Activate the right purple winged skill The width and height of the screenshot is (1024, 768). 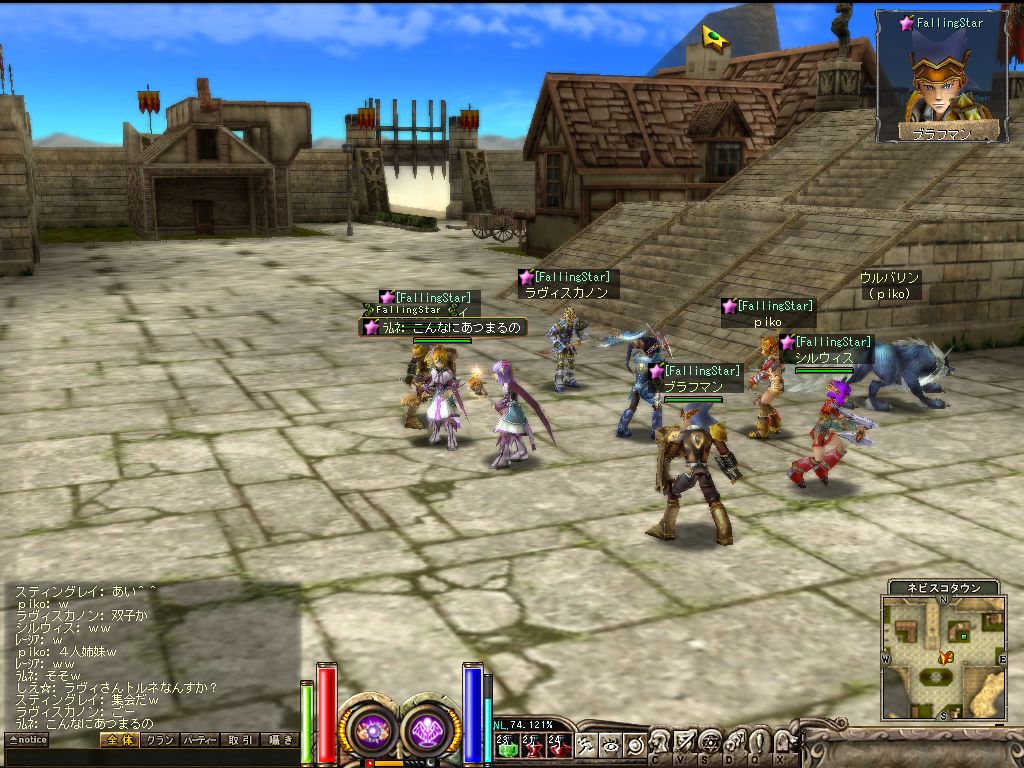431,731
